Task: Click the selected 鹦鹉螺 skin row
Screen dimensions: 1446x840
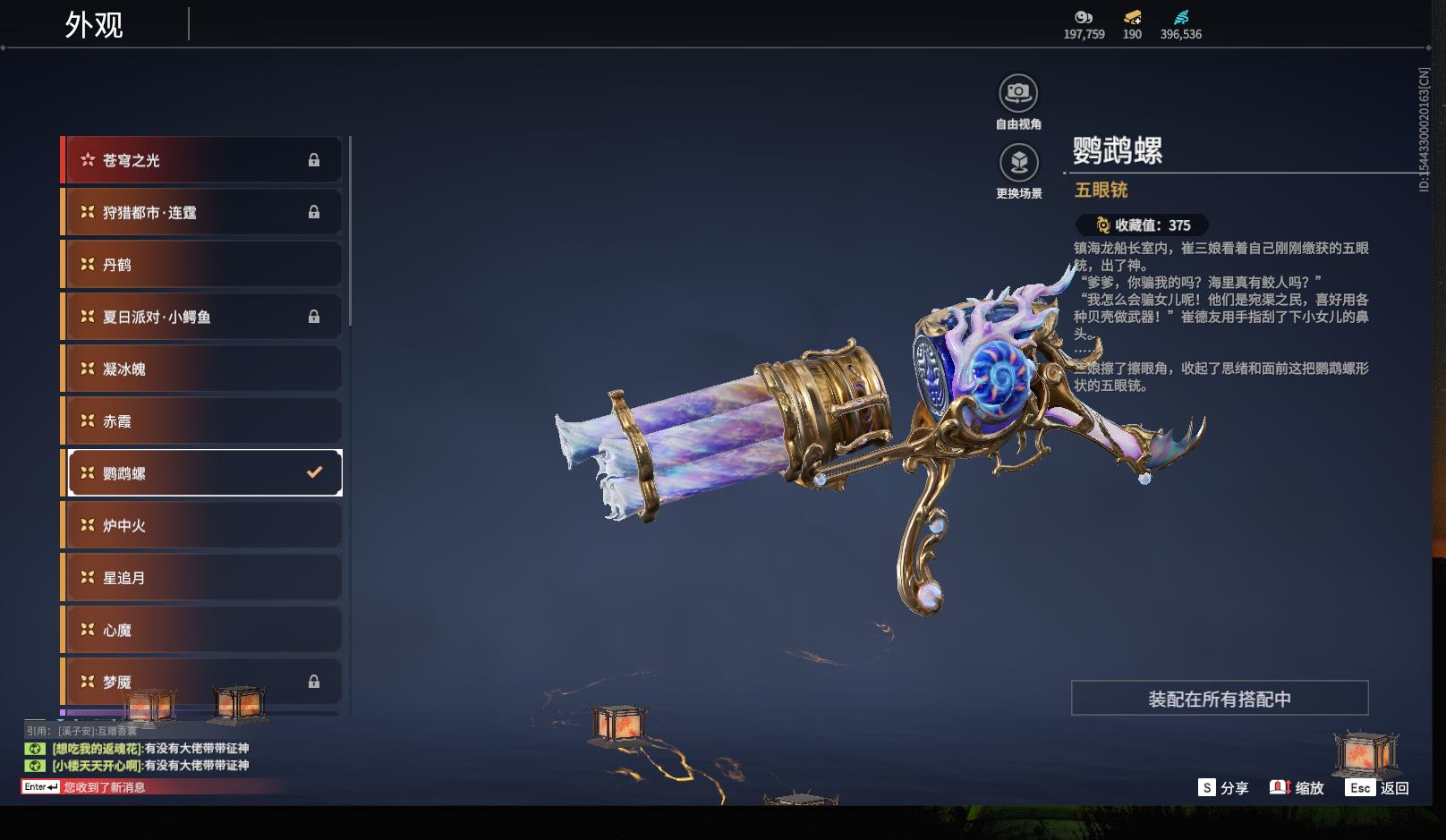Action: tap(202, 473)
